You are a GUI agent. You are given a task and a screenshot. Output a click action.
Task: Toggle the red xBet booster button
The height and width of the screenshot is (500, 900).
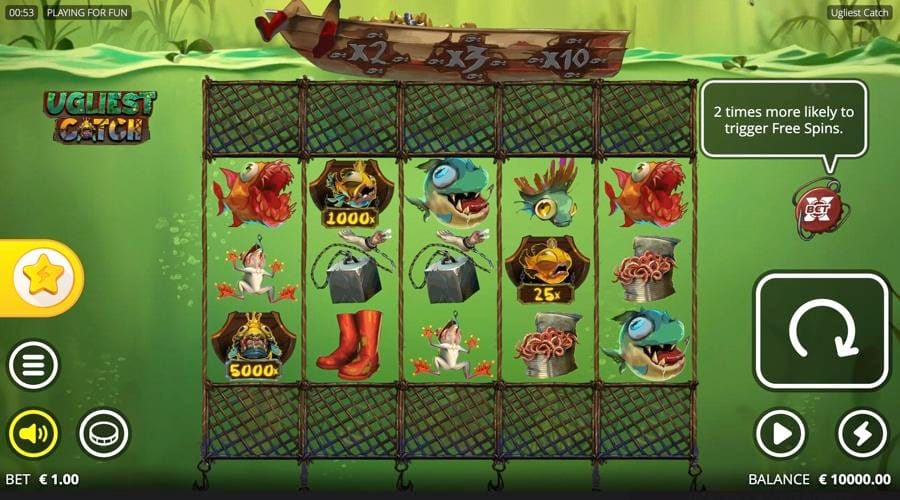point(818,209)
